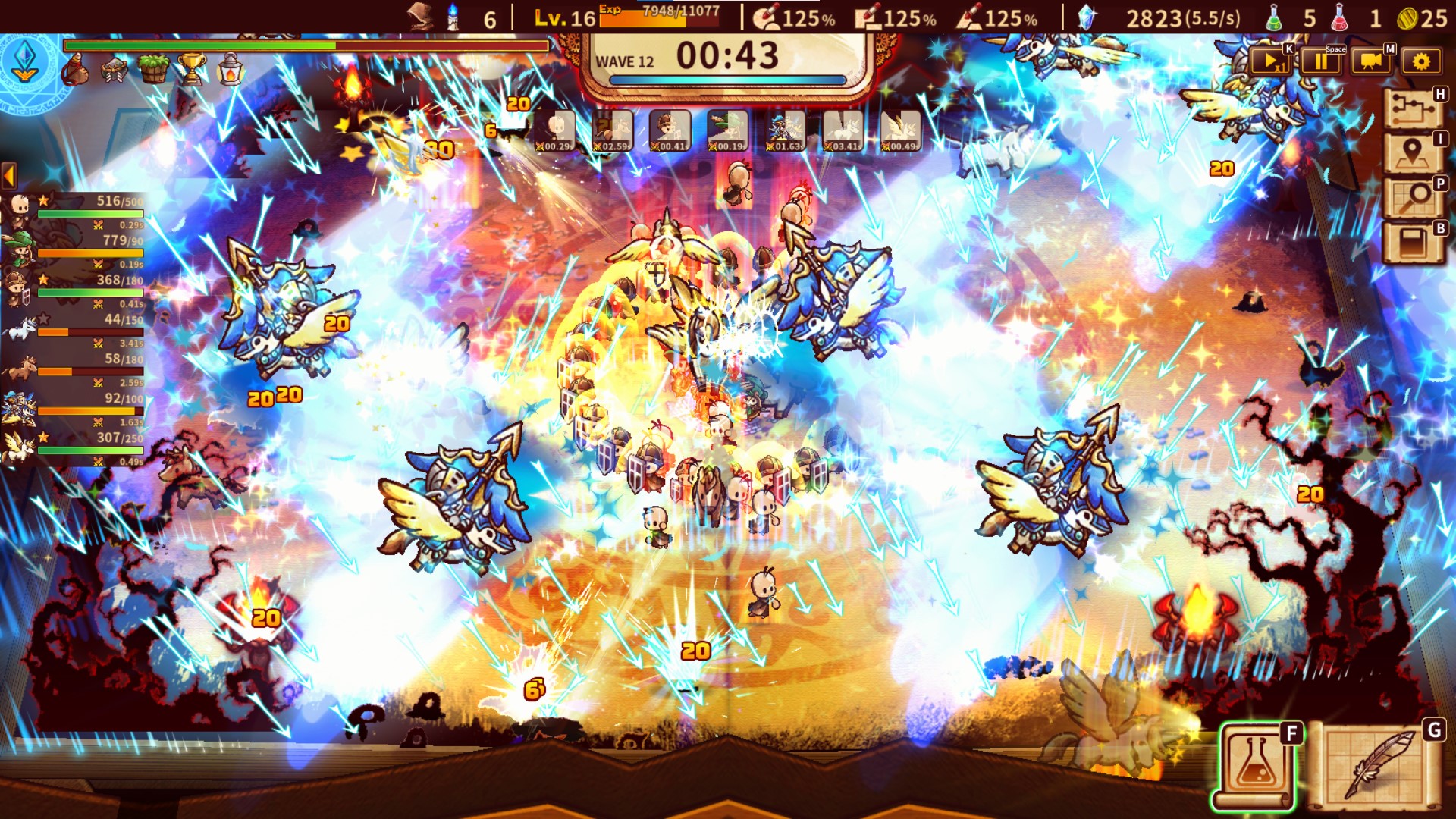Click the blue crystal emblem icon

[25, 62]
